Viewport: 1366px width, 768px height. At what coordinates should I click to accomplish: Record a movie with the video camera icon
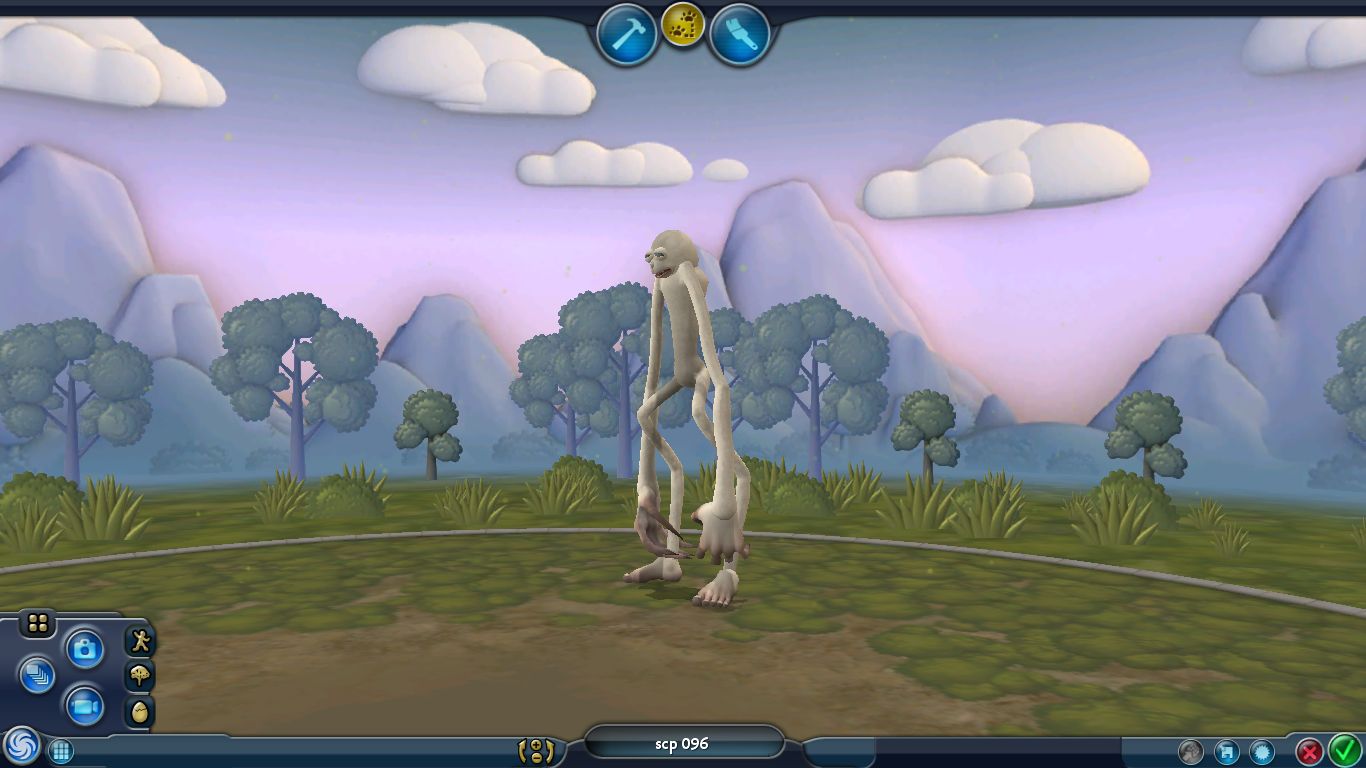[85, 708]
